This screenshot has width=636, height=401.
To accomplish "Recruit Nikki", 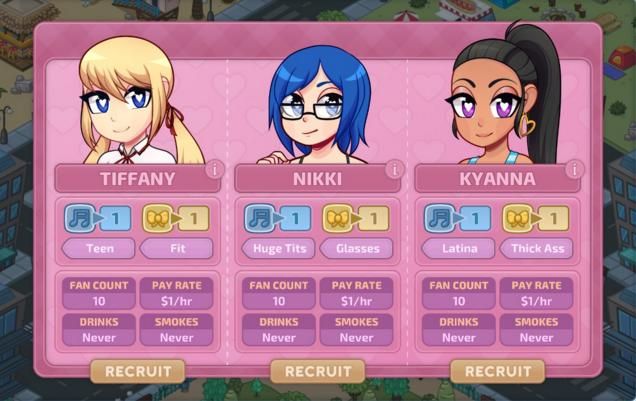I will click(317, 371).
